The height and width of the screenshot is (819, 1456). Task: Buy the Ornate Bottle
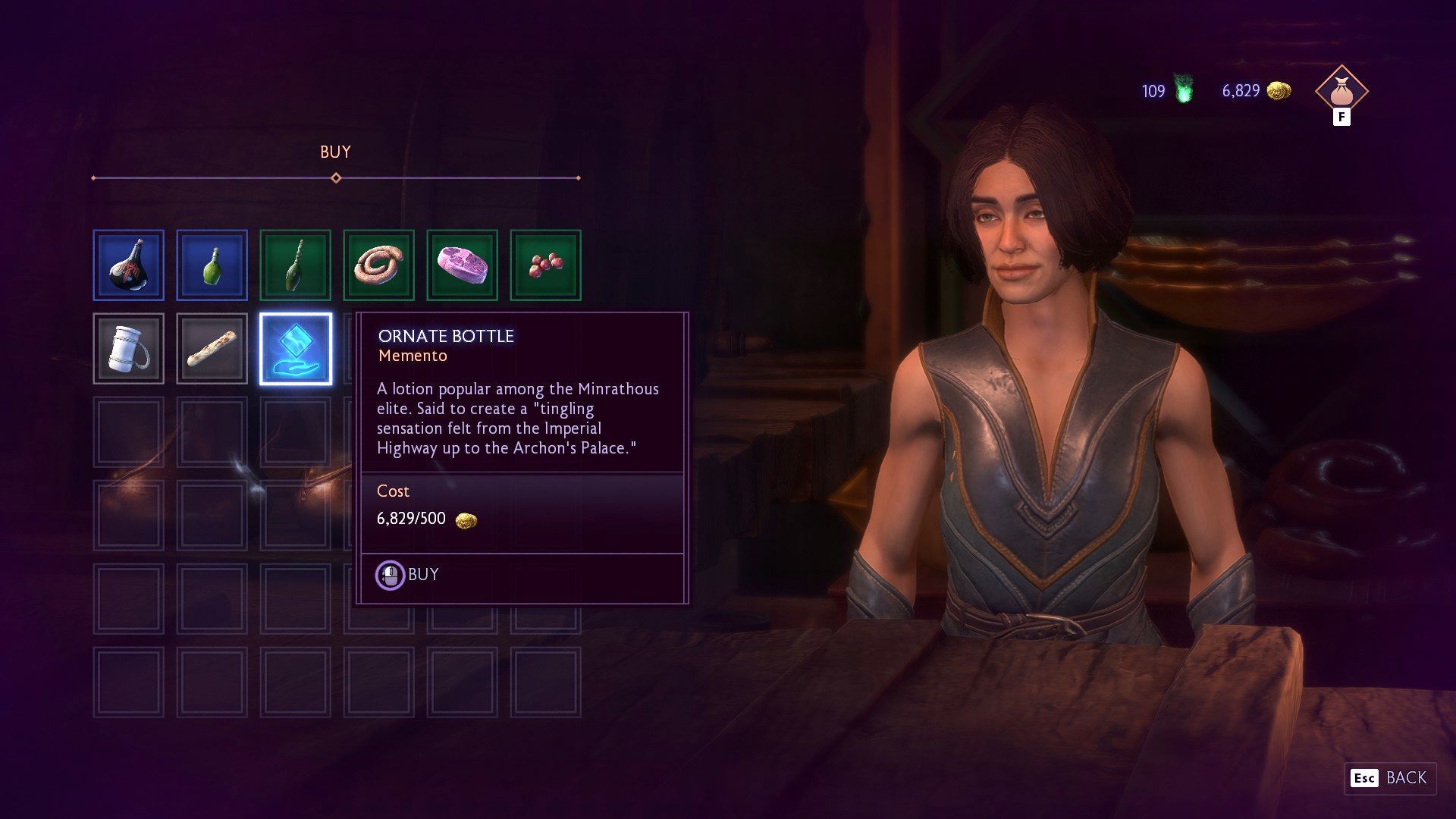409,576
